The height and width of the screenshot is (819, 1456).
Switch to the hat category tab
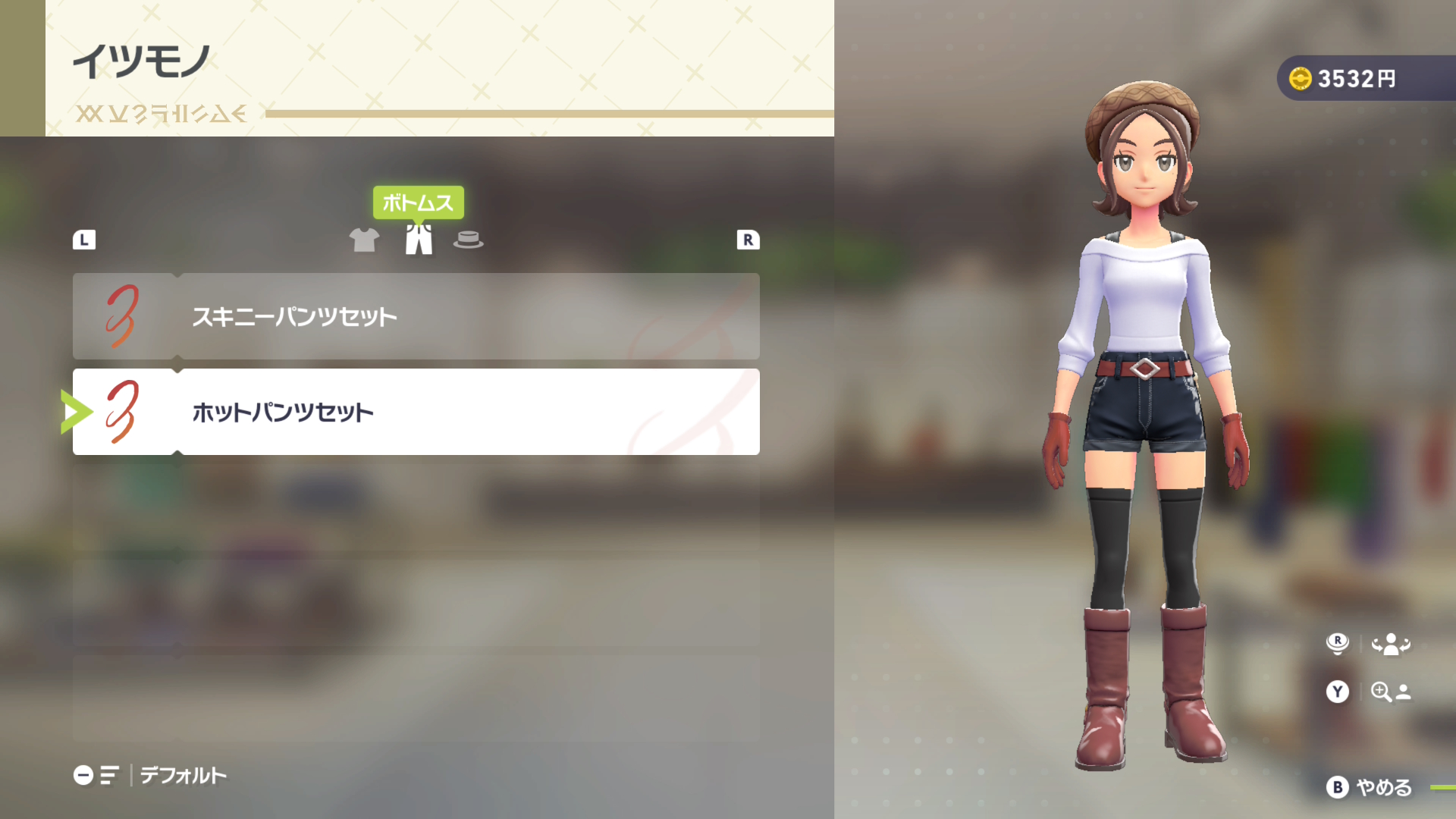click(x=468, y=240)
